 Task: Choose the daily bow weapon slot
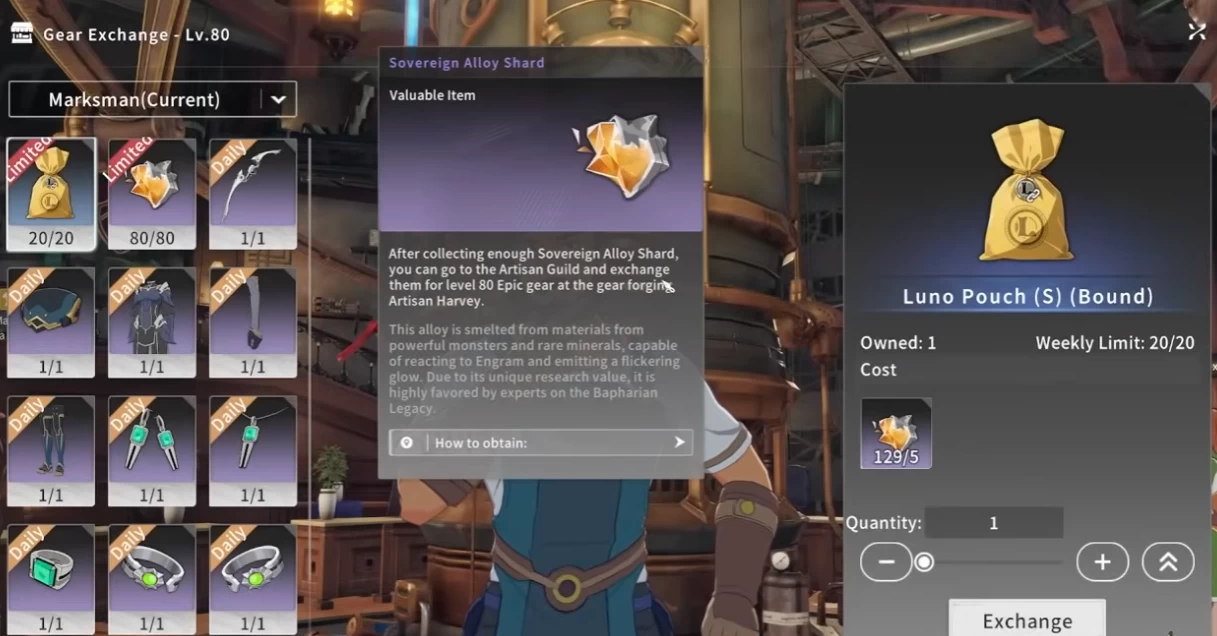pyautogui.click(x=253, y=193)
